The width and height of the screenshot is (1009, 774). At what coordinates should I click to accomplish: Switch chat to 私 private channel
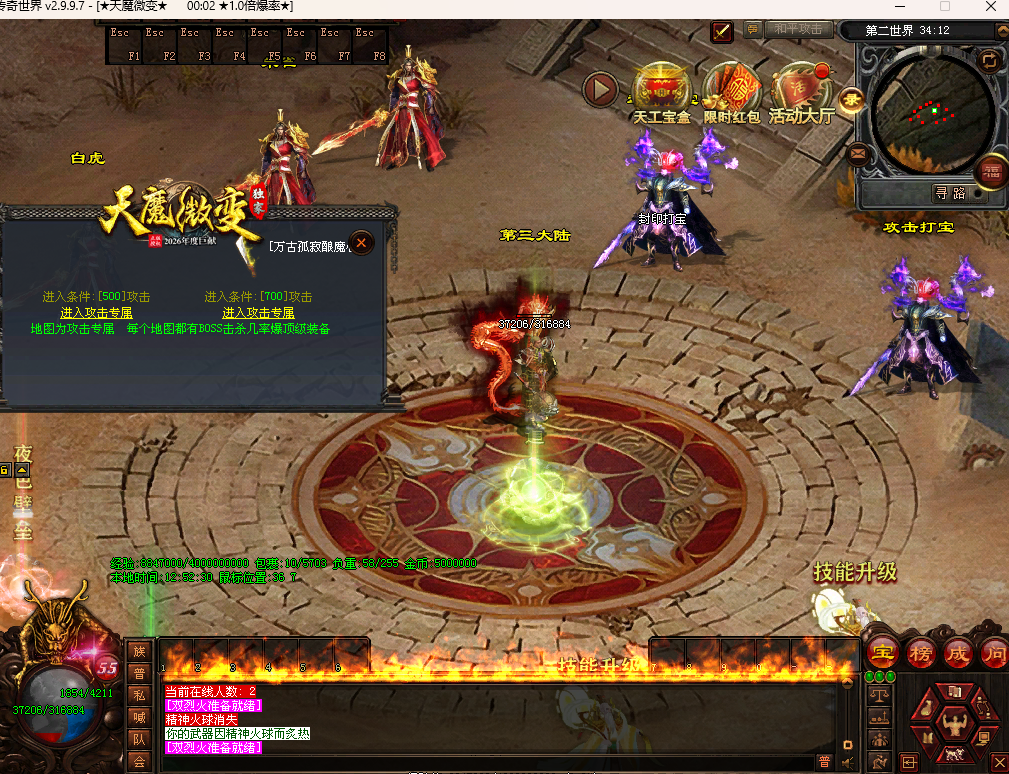139,695
